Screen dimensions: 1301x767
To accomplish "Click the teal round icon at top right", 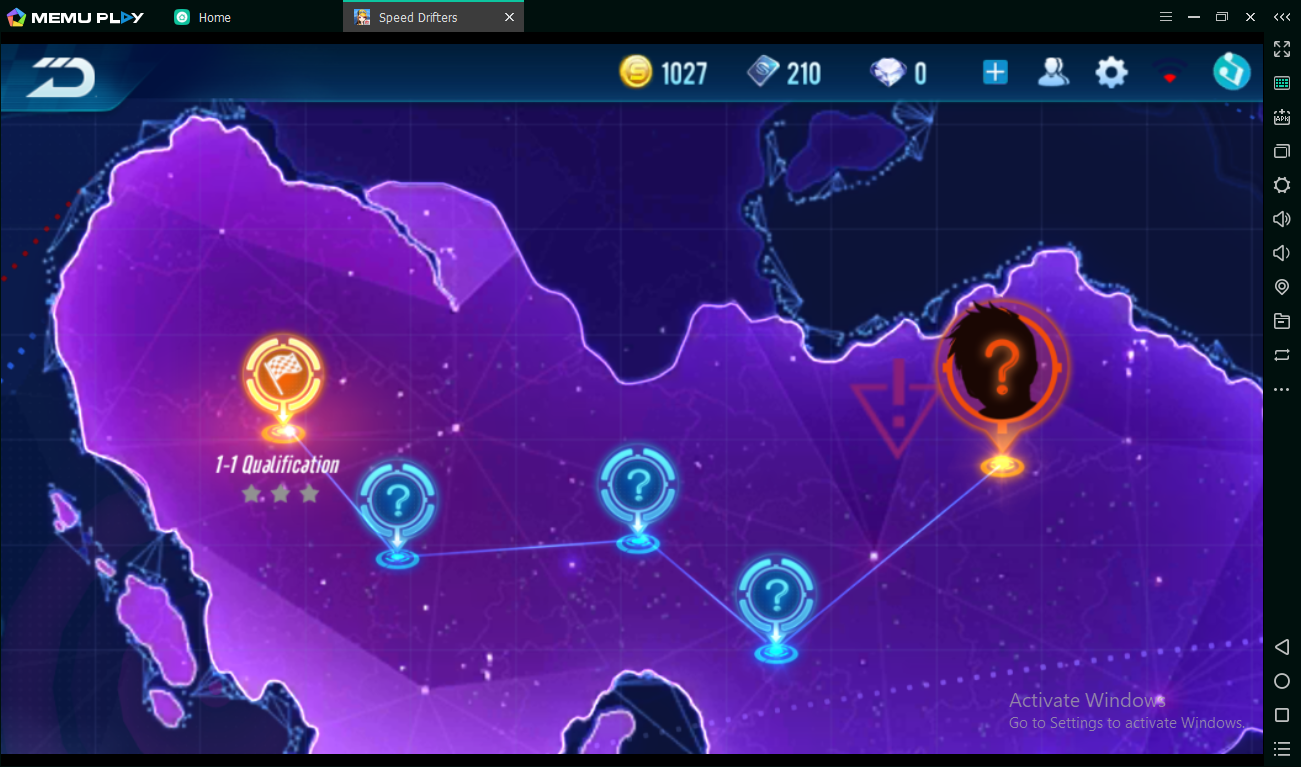I will pyautogui.click(x=1231, y=72).
